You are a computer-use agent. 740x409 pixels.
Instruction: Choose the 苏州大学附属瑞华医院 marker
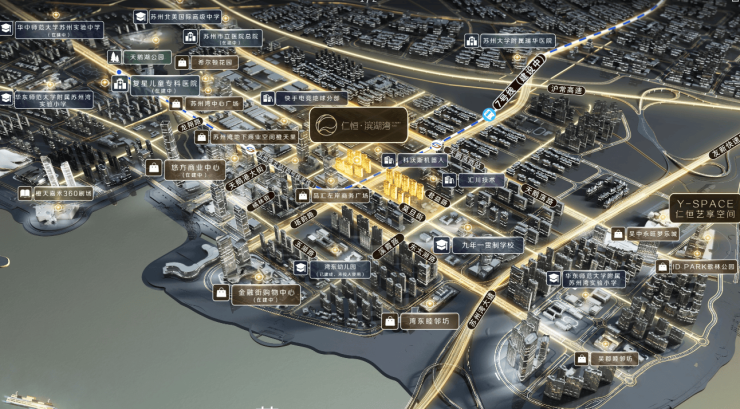(x=518, y=41)
